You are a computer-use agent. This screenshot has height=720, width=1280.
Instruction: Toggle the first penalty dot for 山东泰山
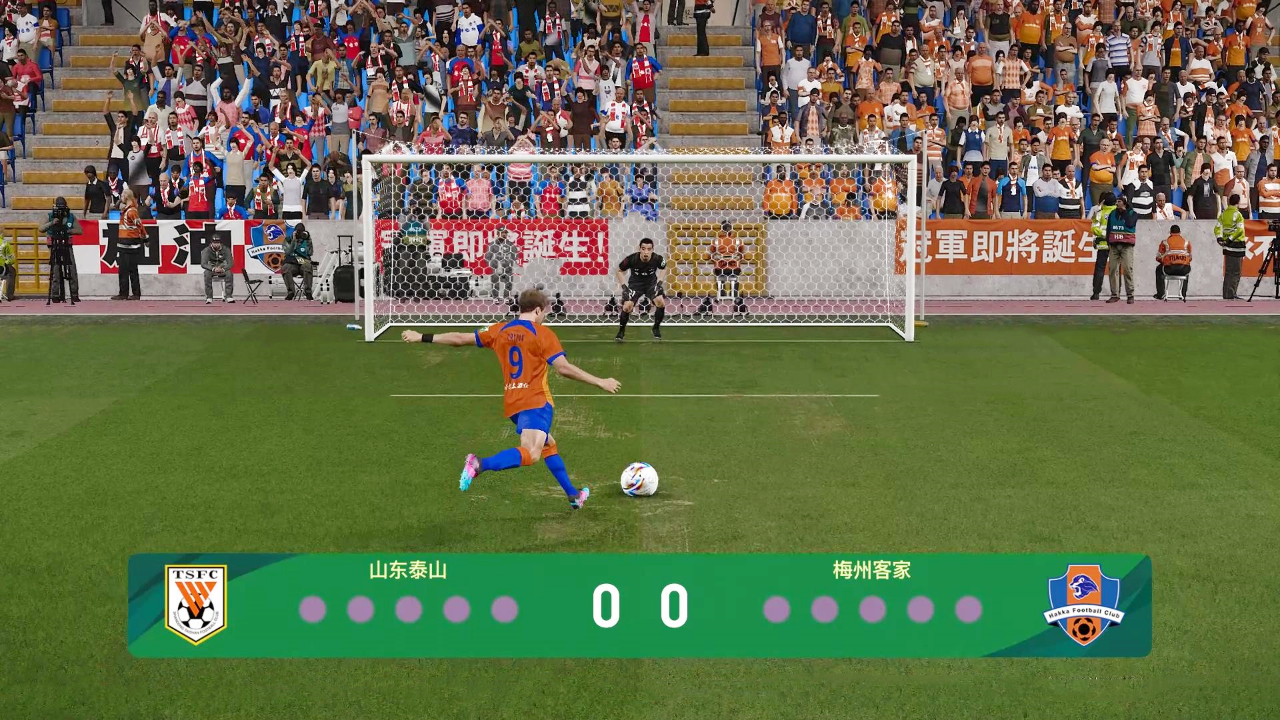tap(313, 610)
